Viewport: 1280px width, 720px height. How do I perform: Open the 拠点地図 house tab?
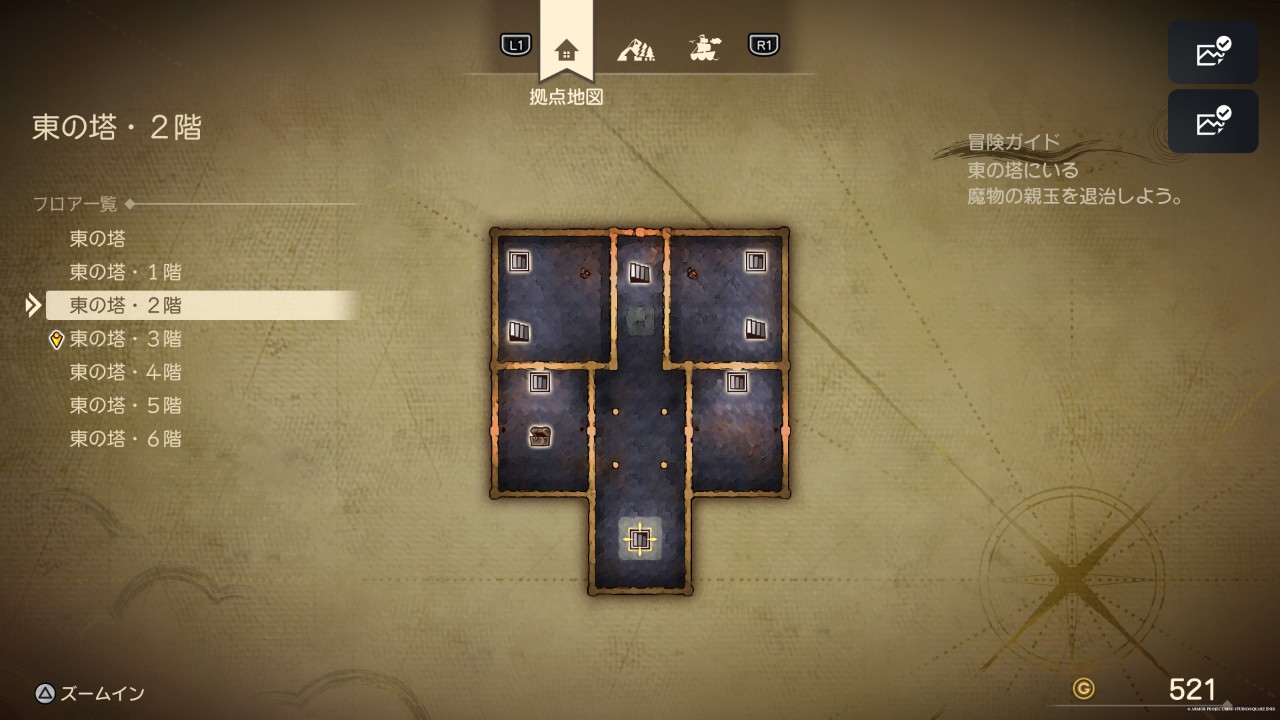pos(566,48)
